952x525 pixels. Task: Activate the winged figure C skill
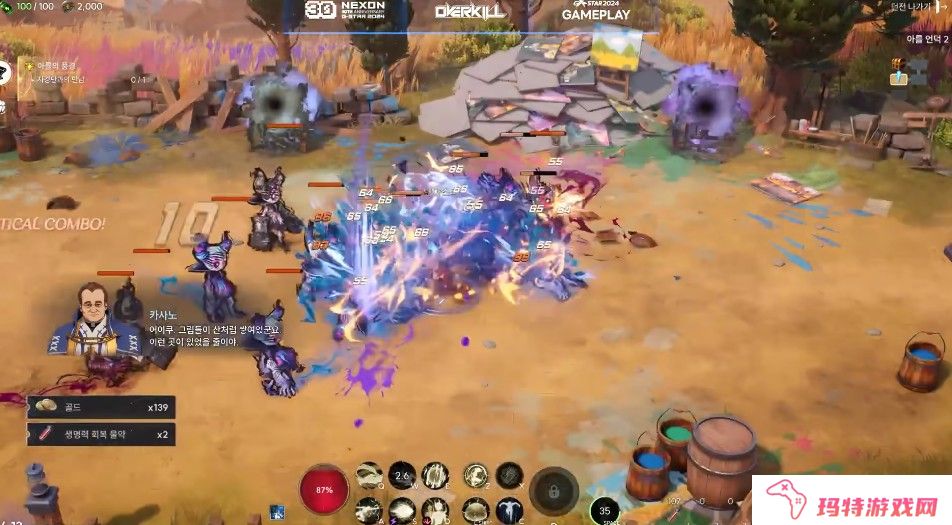[509, 511]
